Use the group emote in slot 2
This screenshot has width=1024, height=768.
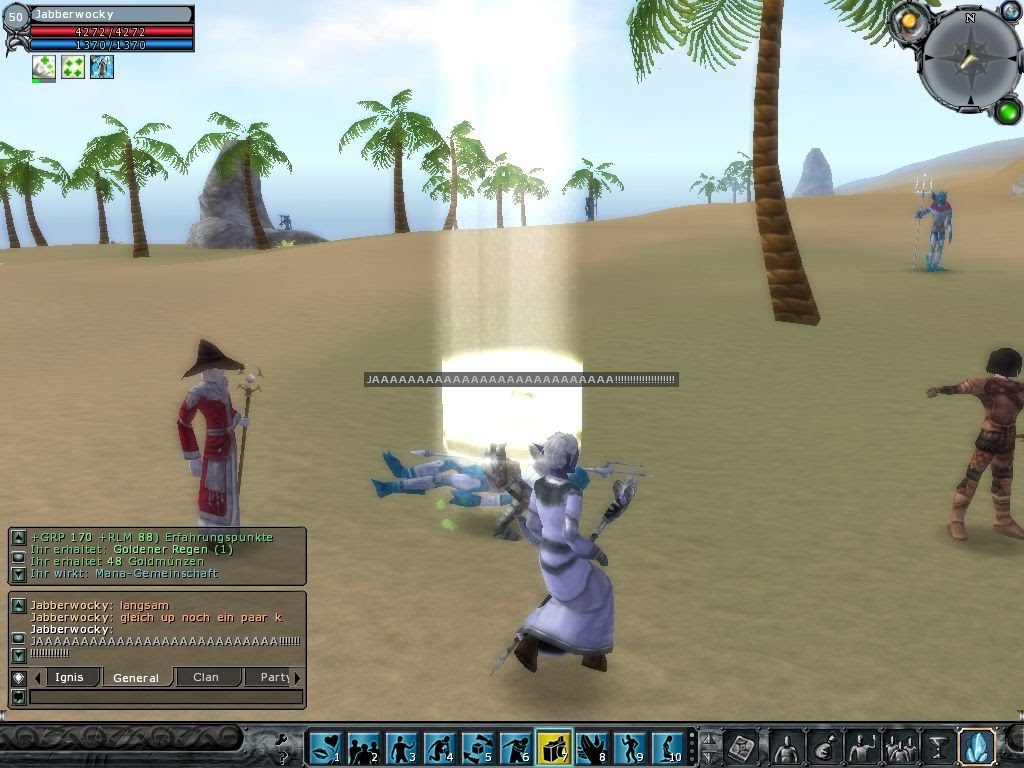tap(363, 747)
